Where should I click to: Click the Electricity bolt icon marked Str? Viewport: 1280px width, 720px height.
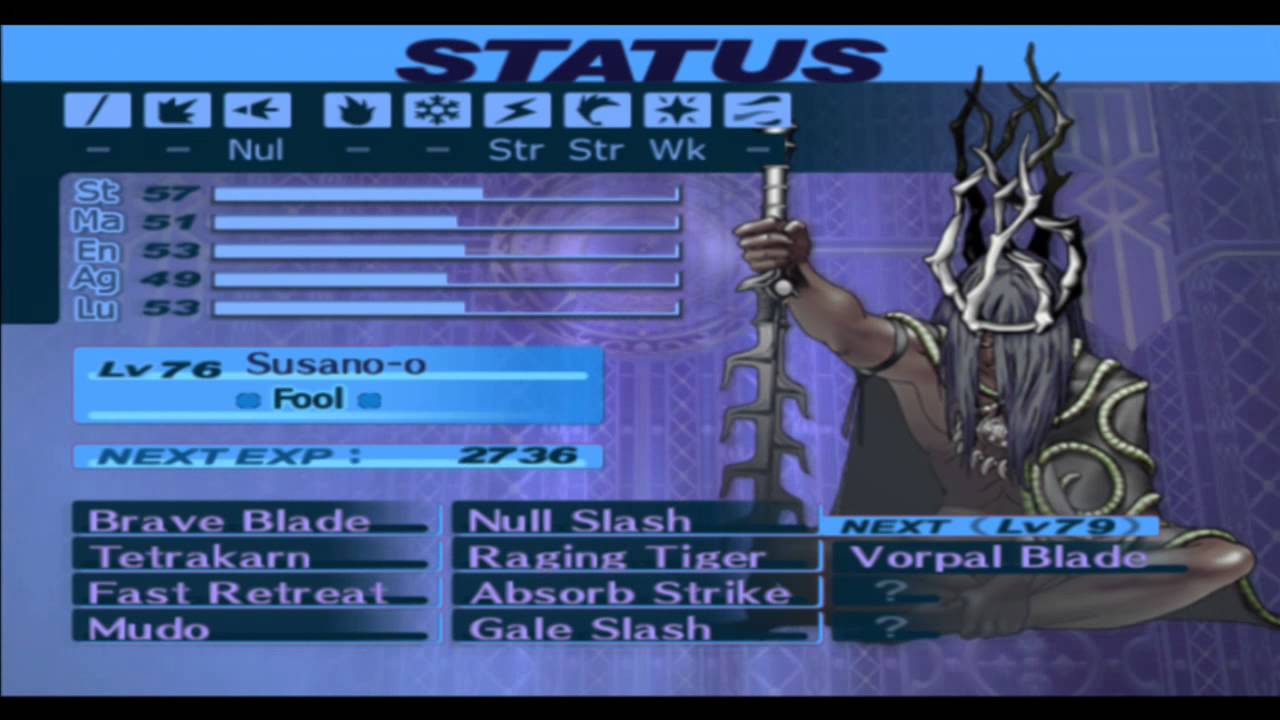pos(517,110)
